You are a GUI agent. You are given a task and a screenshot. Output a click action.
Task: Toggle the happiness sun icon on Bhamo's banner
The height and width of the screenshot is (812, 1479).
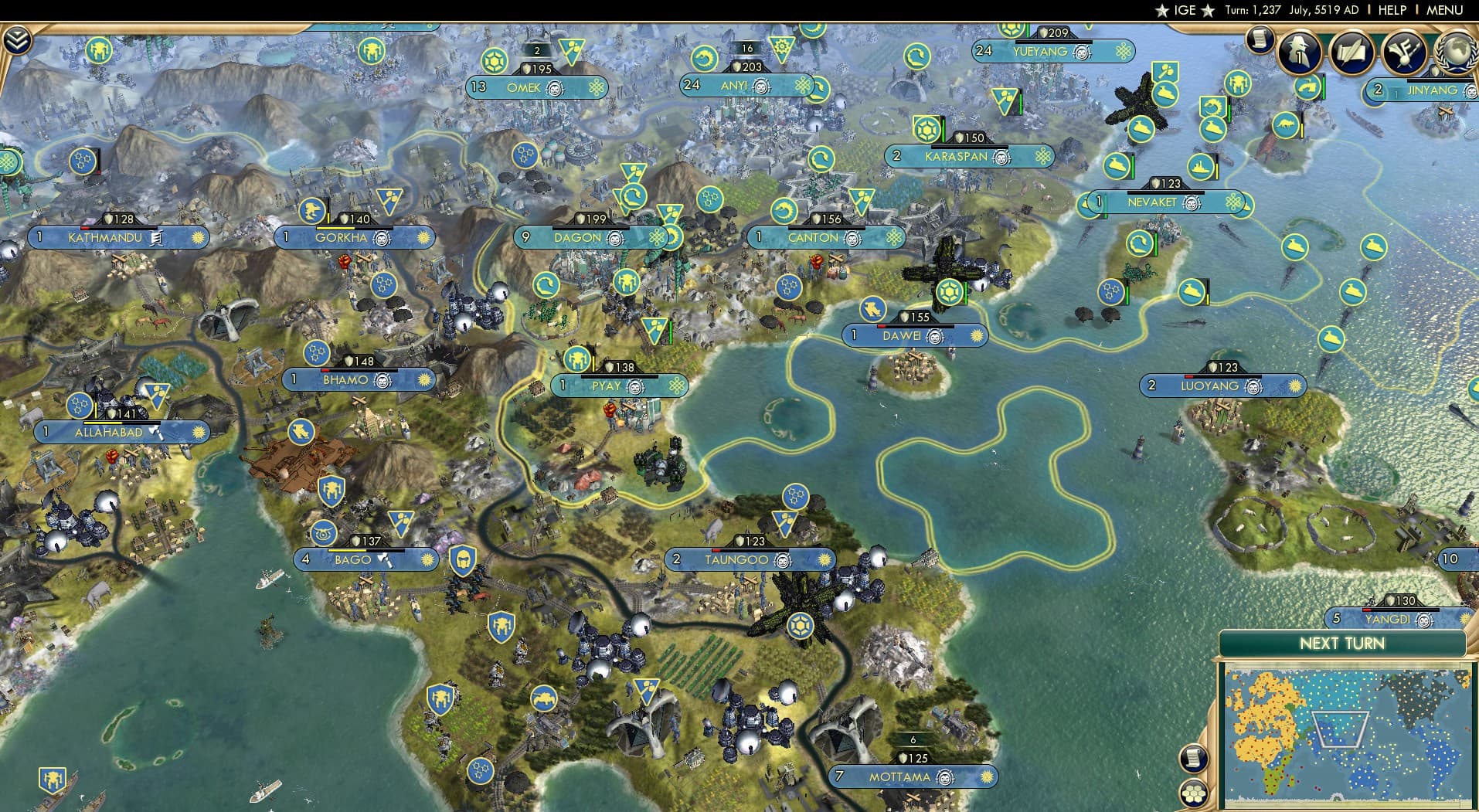[x=422, y=379]
